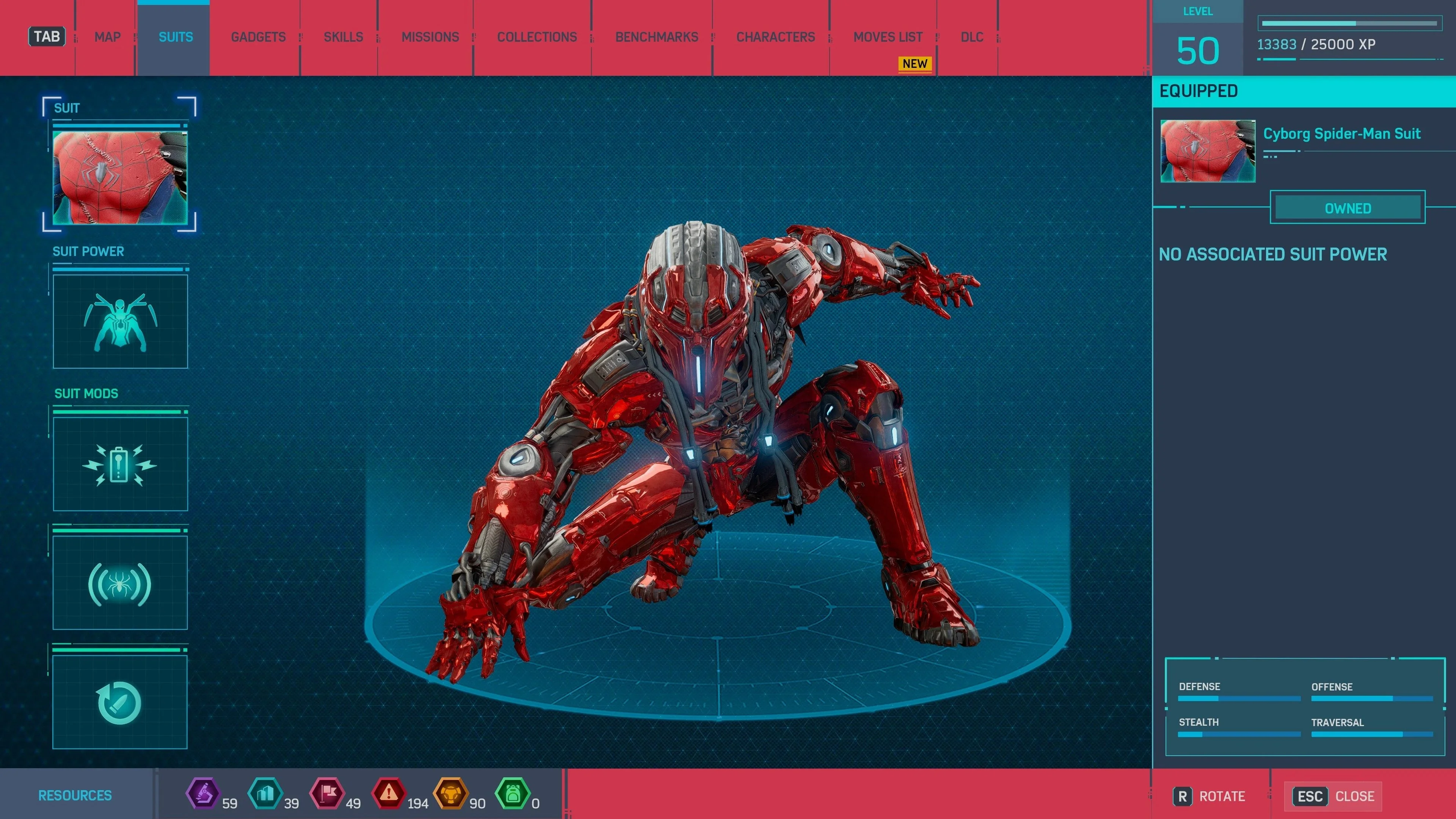
Task: Open the Moves List tab
Action: coord(888,37)
